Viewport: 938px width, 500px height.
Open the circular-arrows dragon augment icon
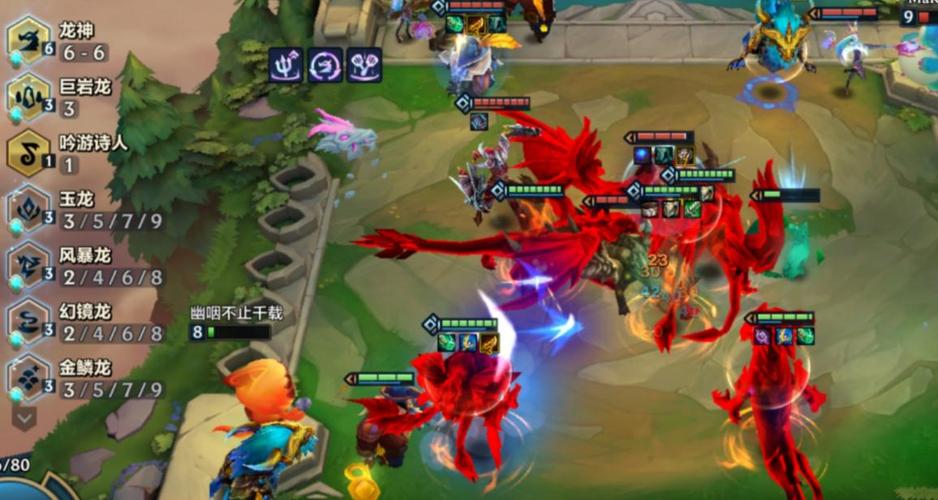(325, 65)
